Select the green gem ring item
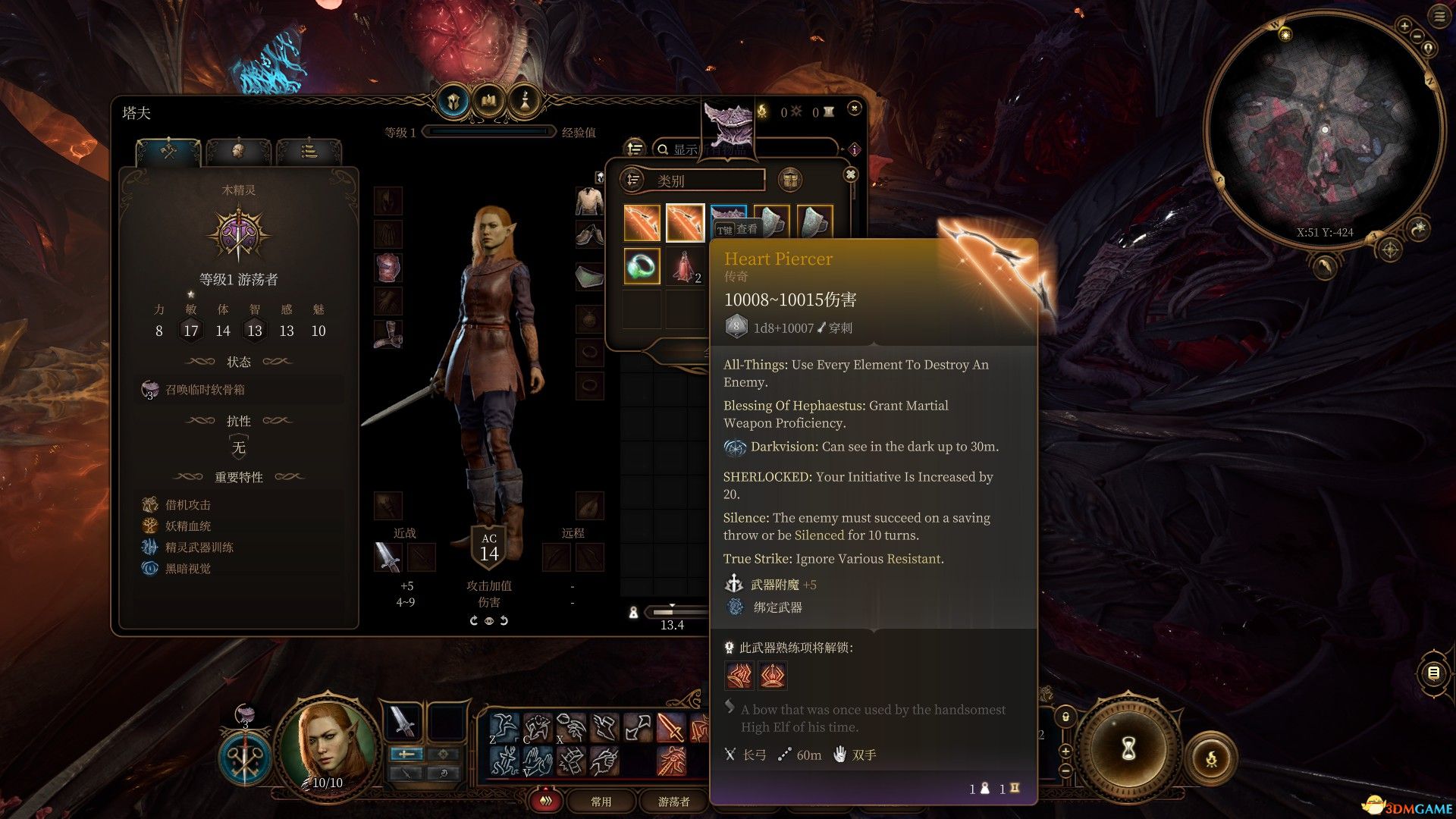Screen dimensions: 1456x819 [642, 266]
